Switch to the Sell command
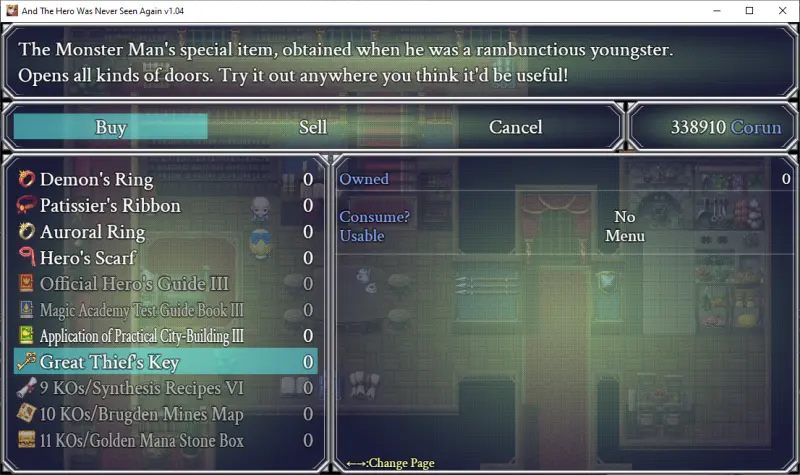This screenshot has height=475, width=800. point(313,127)
